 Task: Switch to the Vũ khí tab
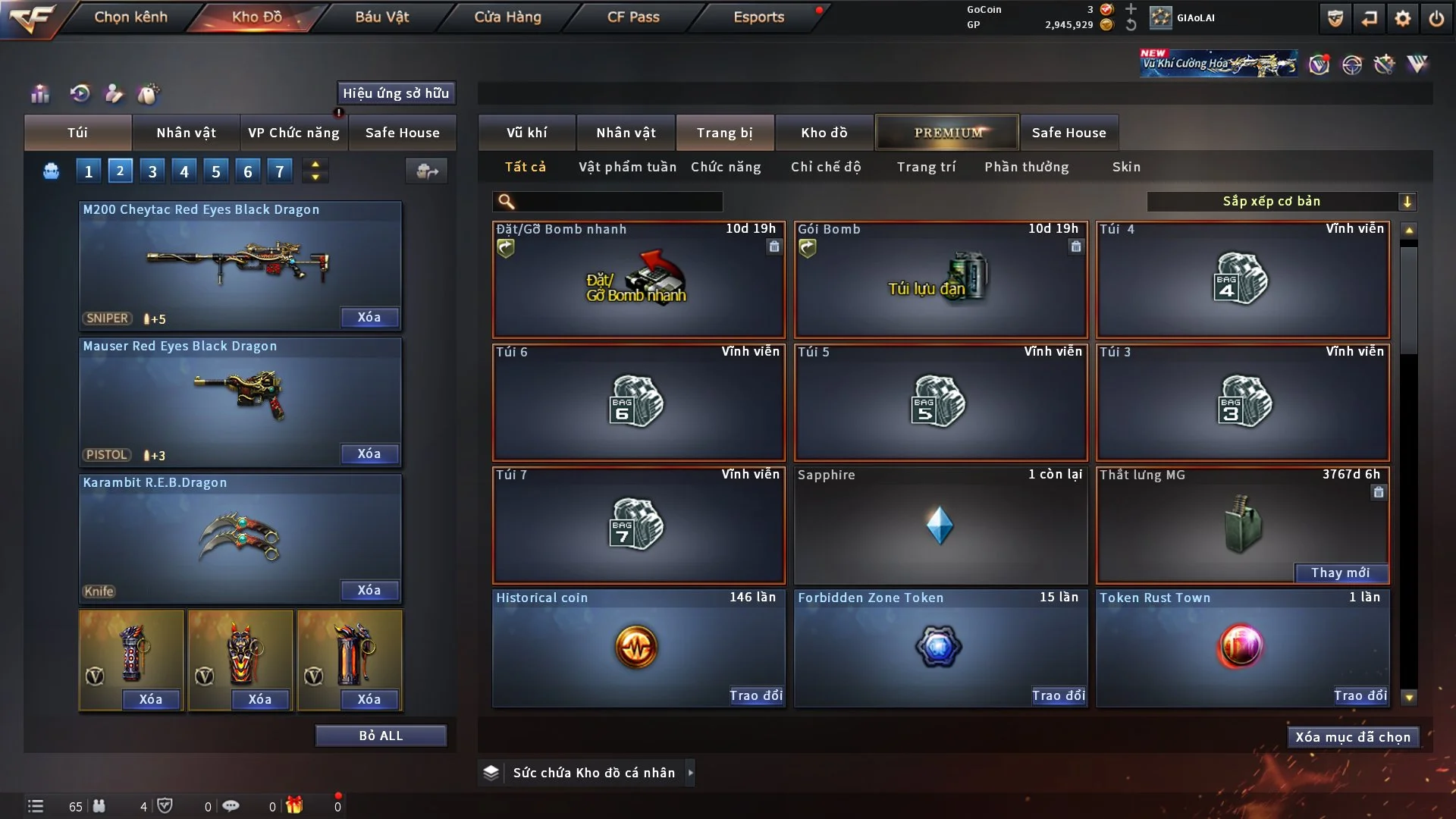coord(526,133)
